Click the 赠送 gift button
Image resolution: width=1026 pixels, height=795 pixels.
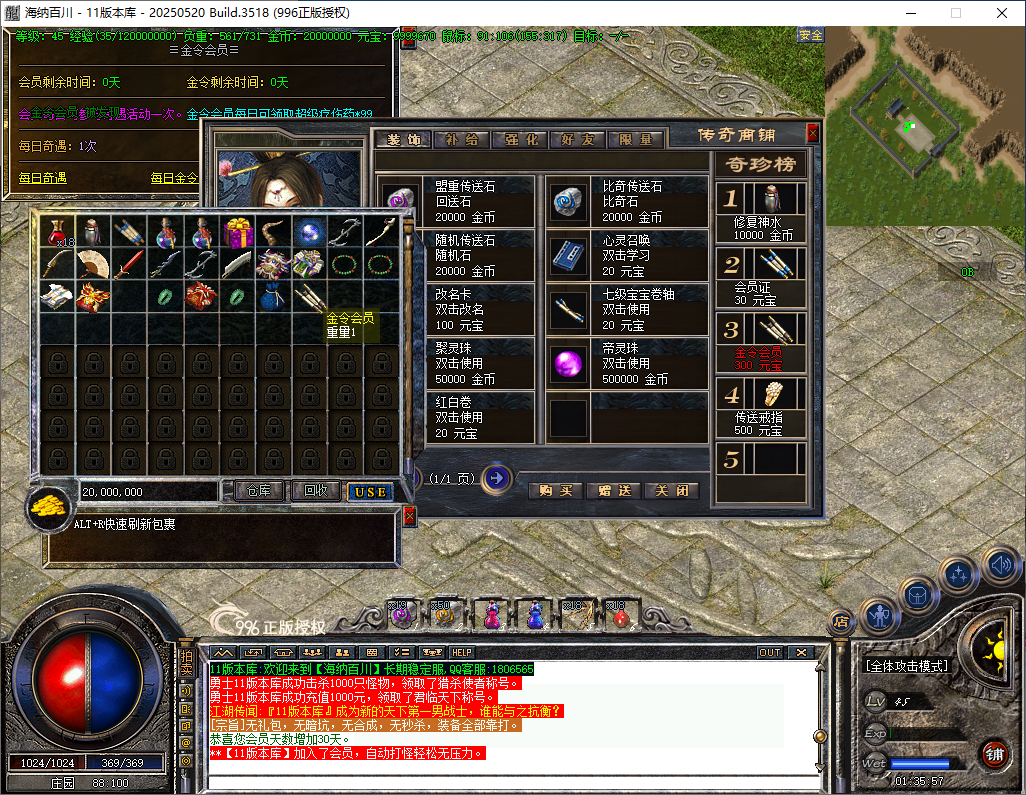614,491
